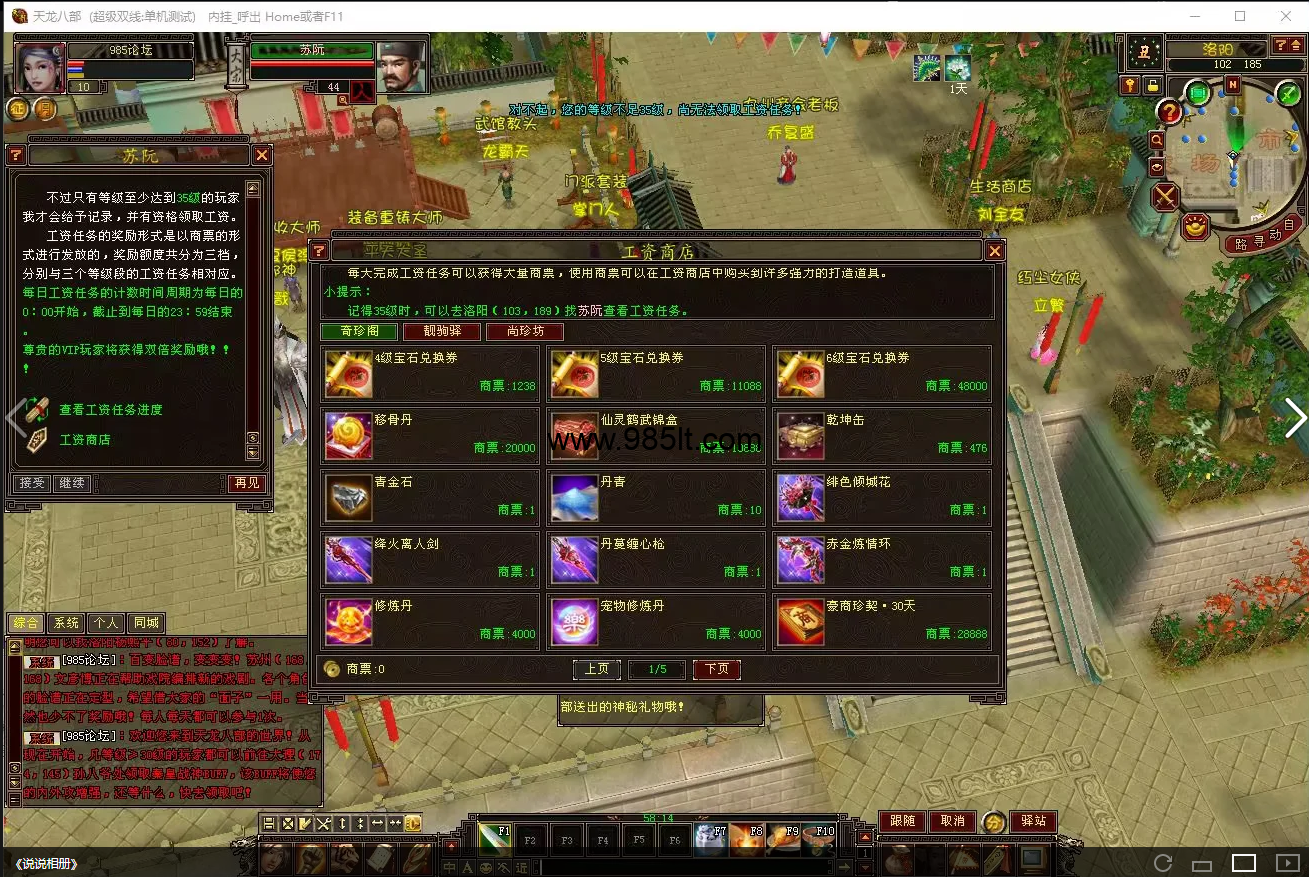1309x877 pixels.
Task: Maximize the game window
Action: [x=1240, y=16]
